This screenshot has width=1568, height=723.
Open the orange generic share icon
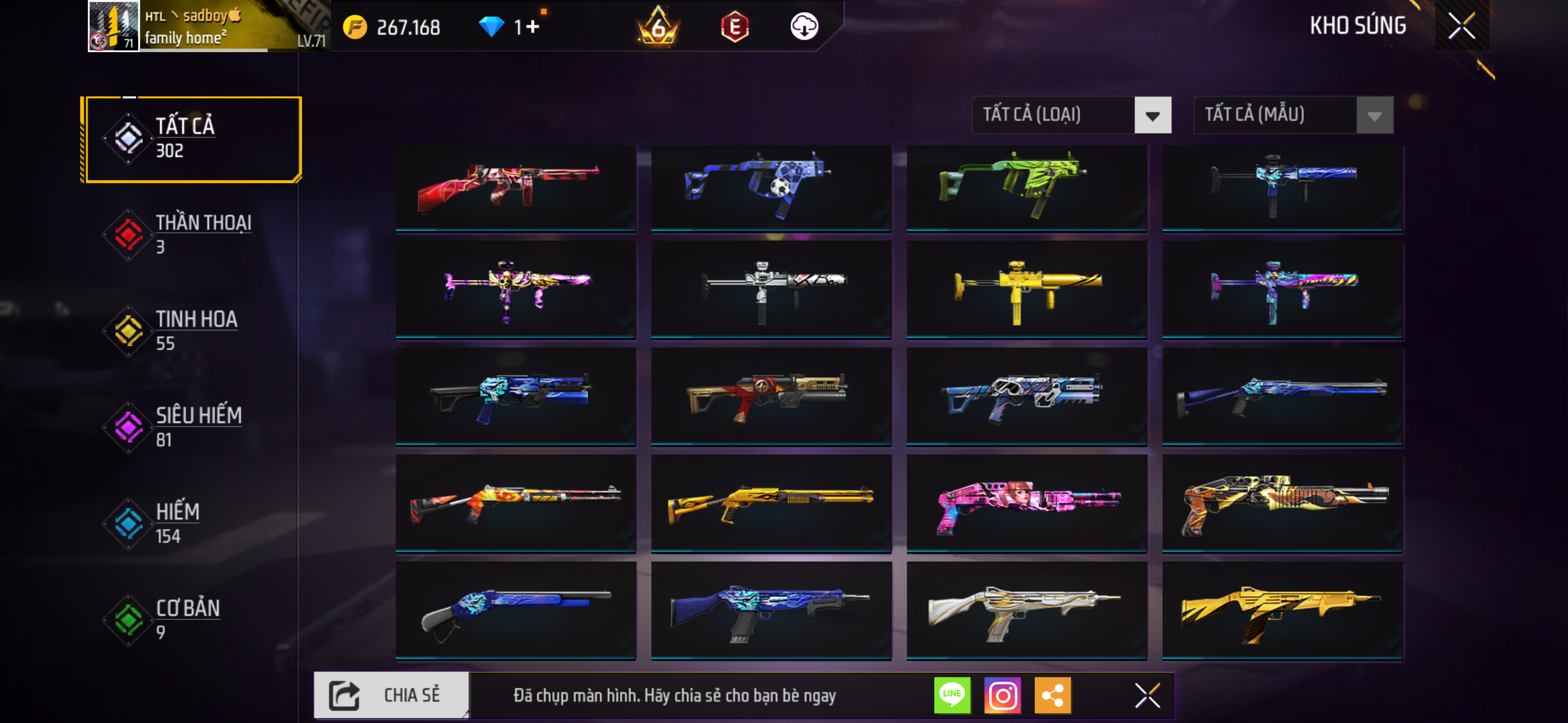pyautogui.click(x=1053, y=695)
